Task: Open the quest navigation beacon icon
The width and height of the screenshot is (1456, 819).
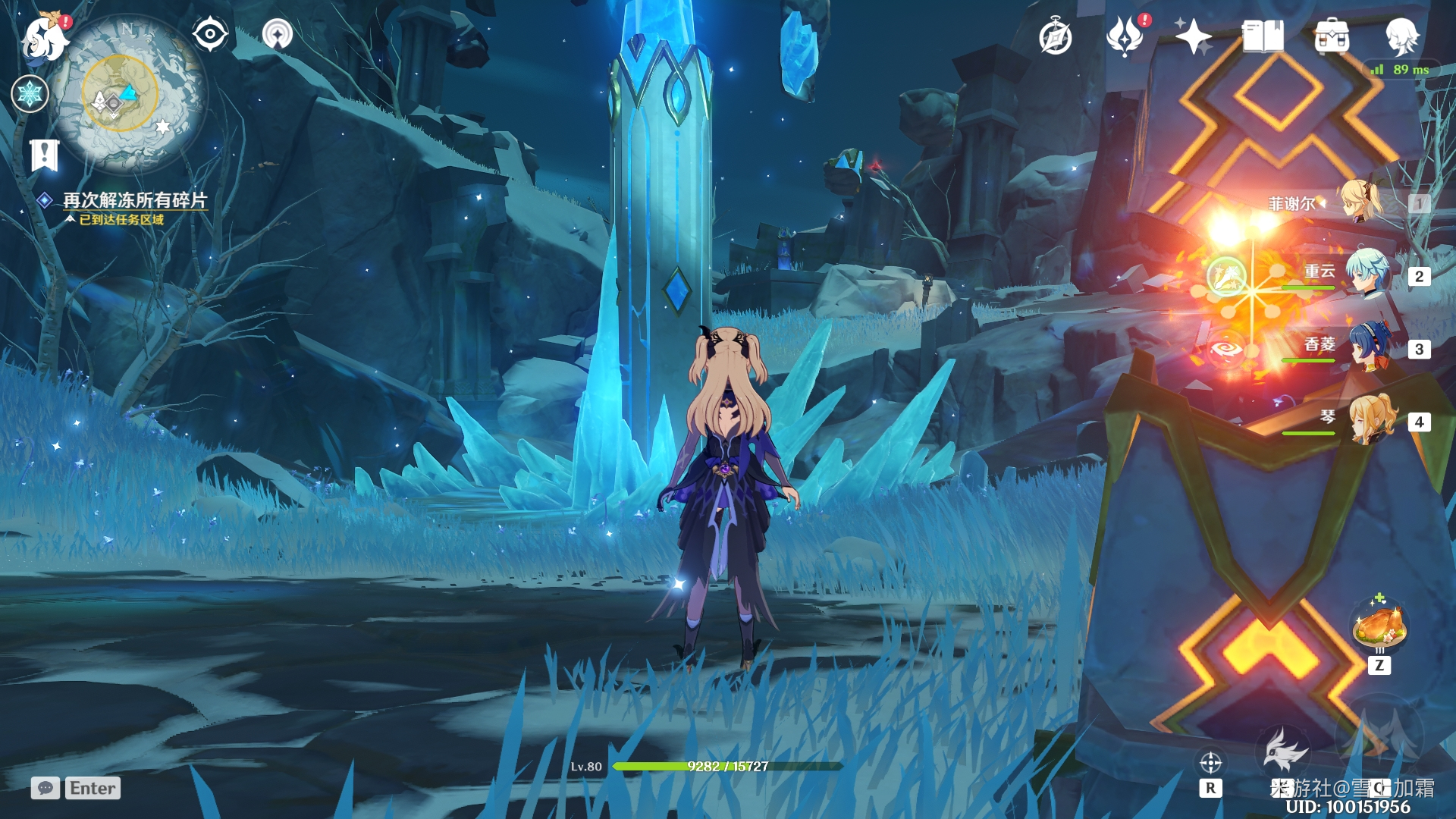Action: coord(278,35)
